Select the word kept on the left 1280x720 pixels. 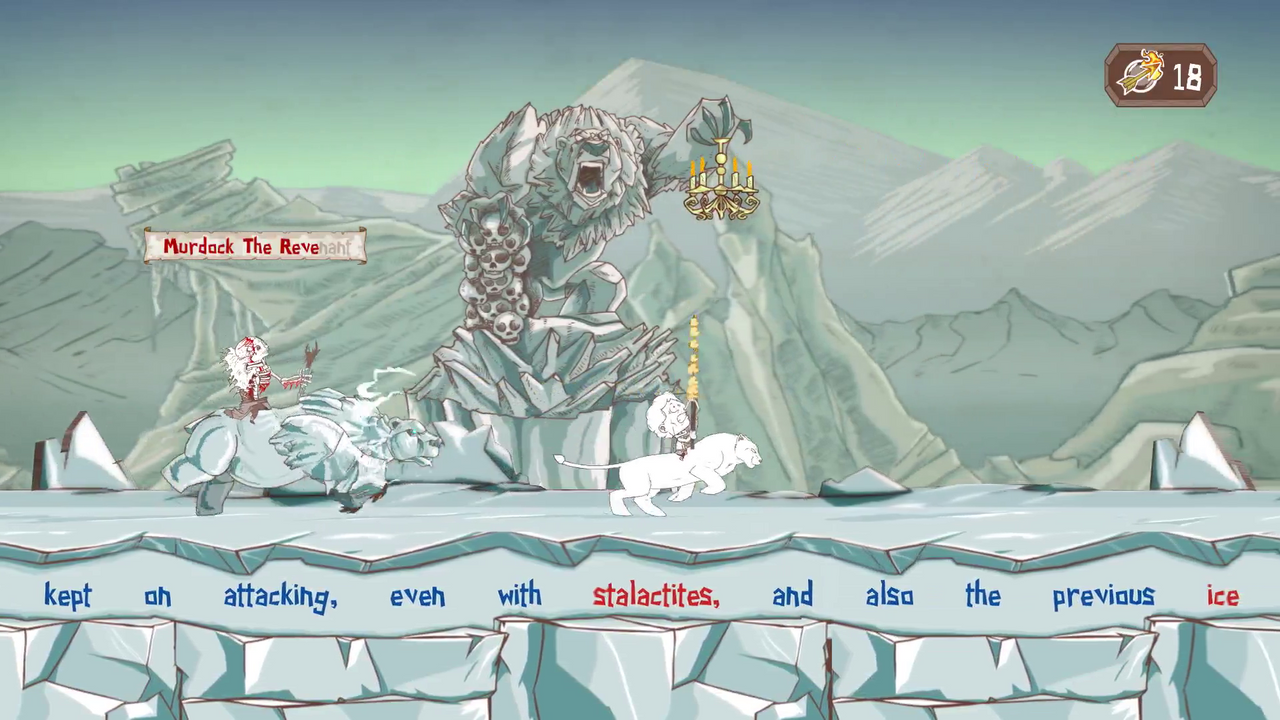[x=67, y=596]
